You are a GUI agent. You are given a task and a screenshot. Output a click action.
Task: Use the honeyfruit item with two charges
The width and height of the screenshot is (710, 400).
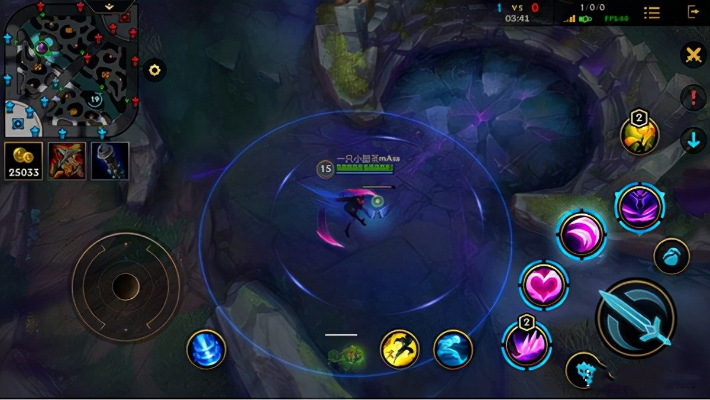(638, 135)
